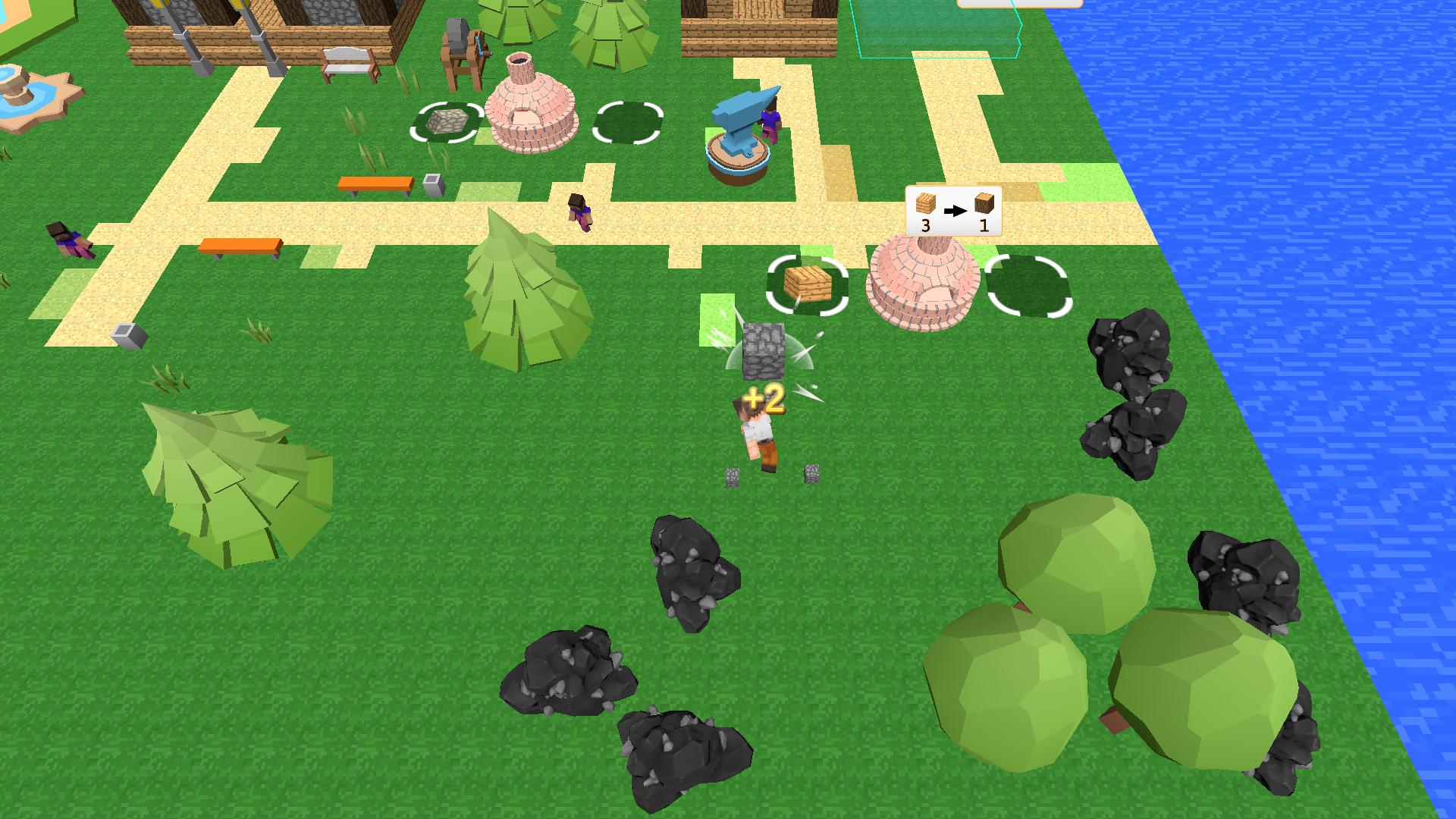Click the cyan highlighted build zone at top
1456x819 pixels.
933,30
